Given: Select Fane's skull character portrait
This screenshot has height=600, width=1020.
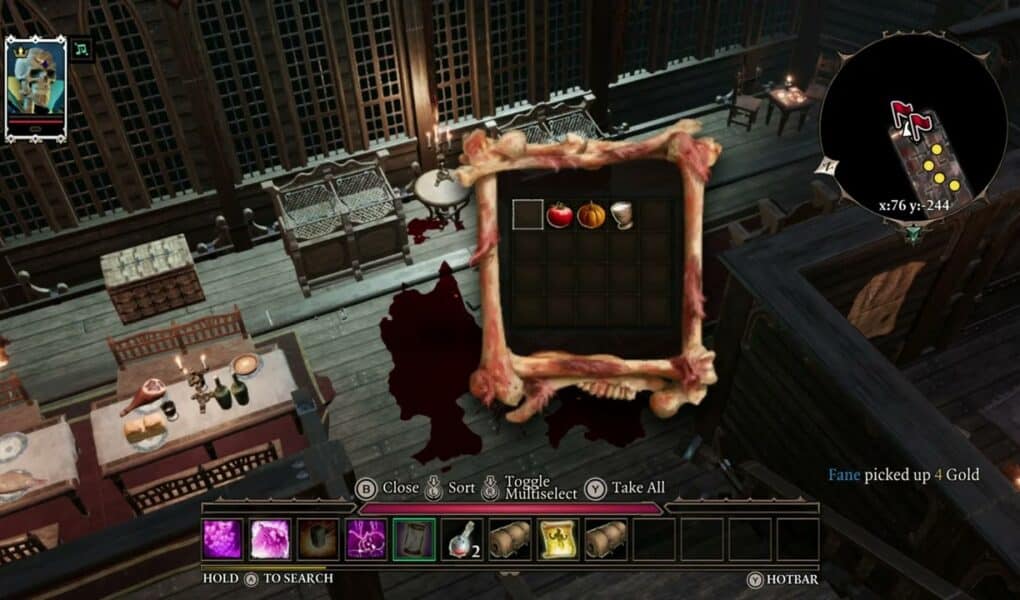Looking at the screenshot, I should point(36,88).
